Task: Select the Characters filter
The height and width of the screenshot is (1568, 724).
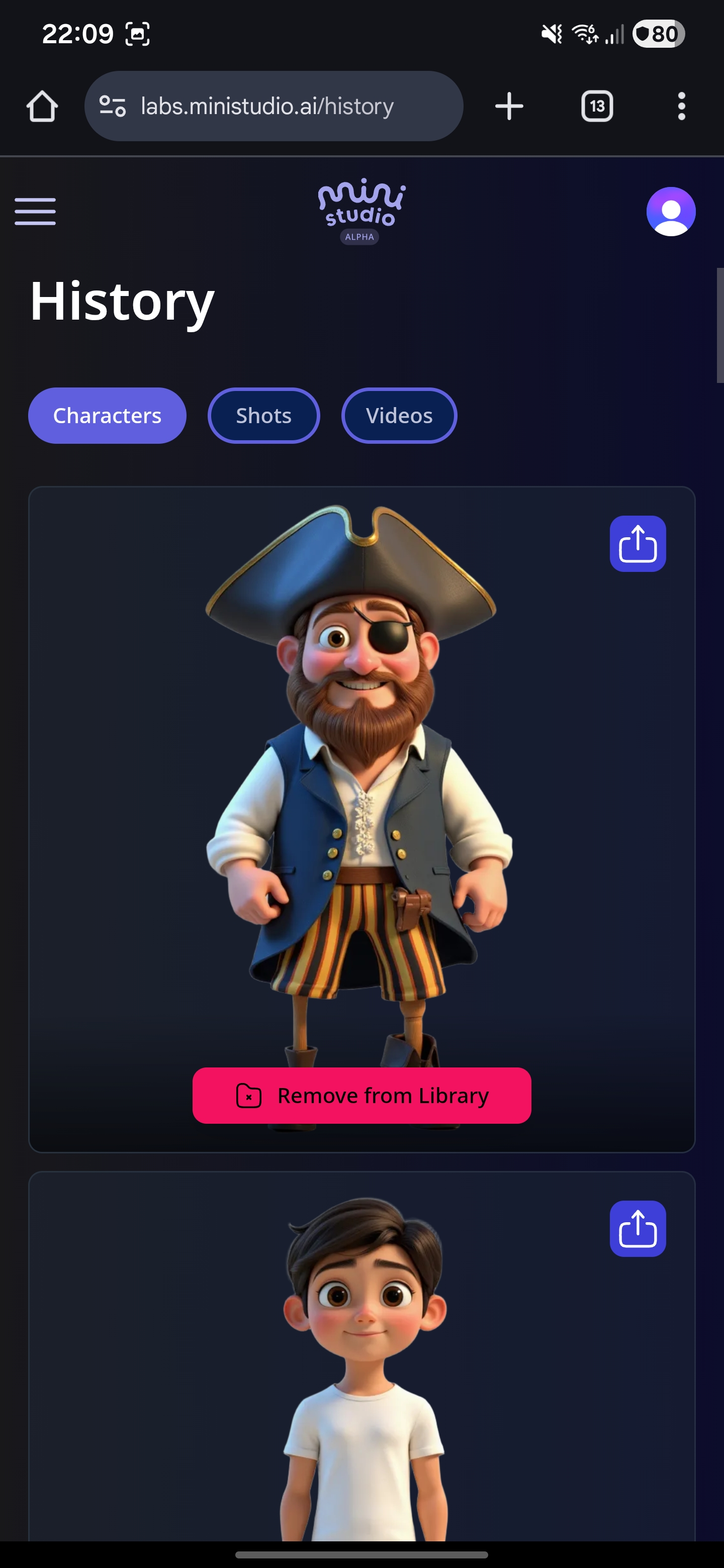Action: click(x=107, y=415)
